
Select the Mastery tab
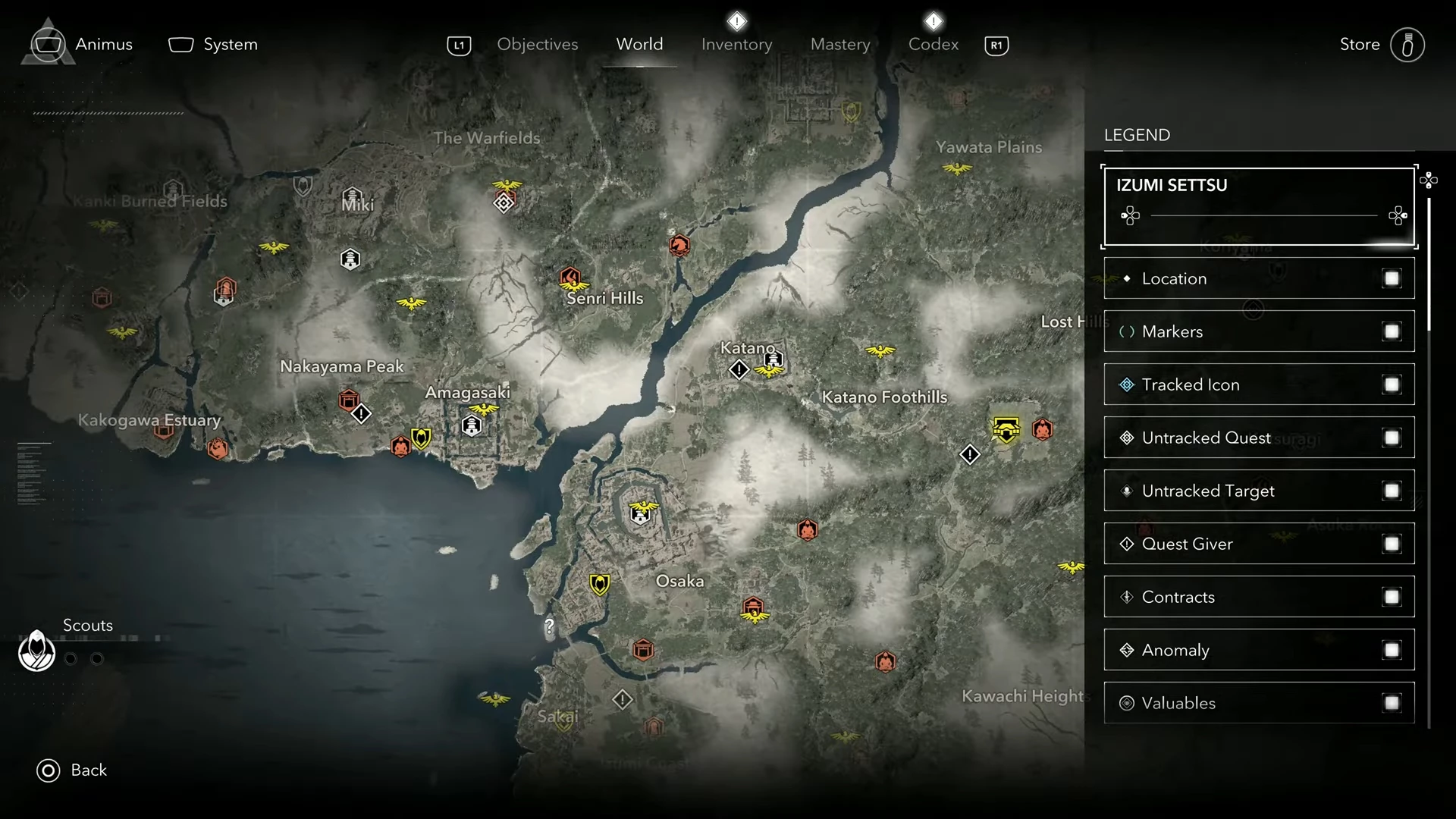840,45
